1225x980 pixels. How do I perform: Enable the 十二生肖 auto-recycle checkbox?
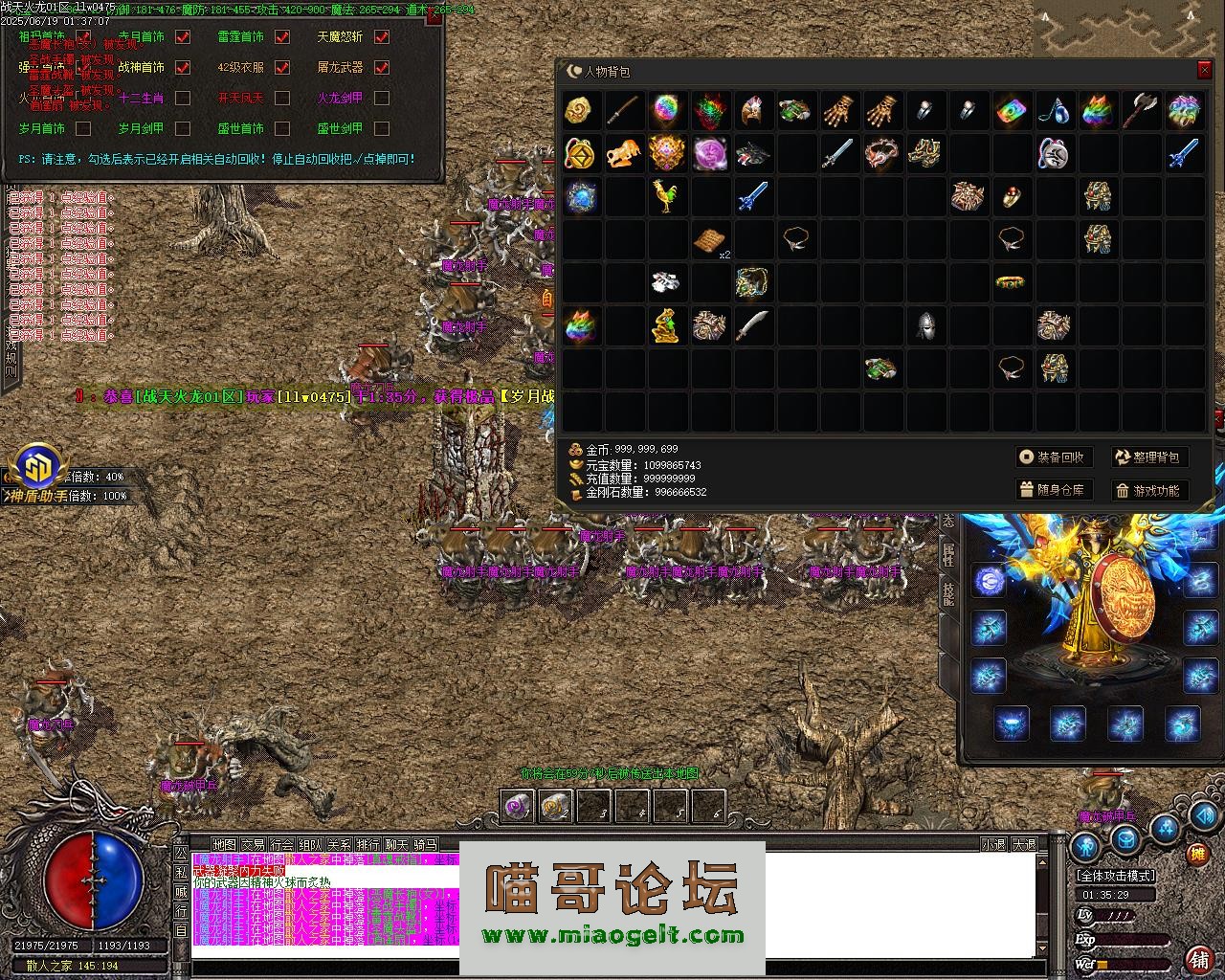click(x=183, y=98)
